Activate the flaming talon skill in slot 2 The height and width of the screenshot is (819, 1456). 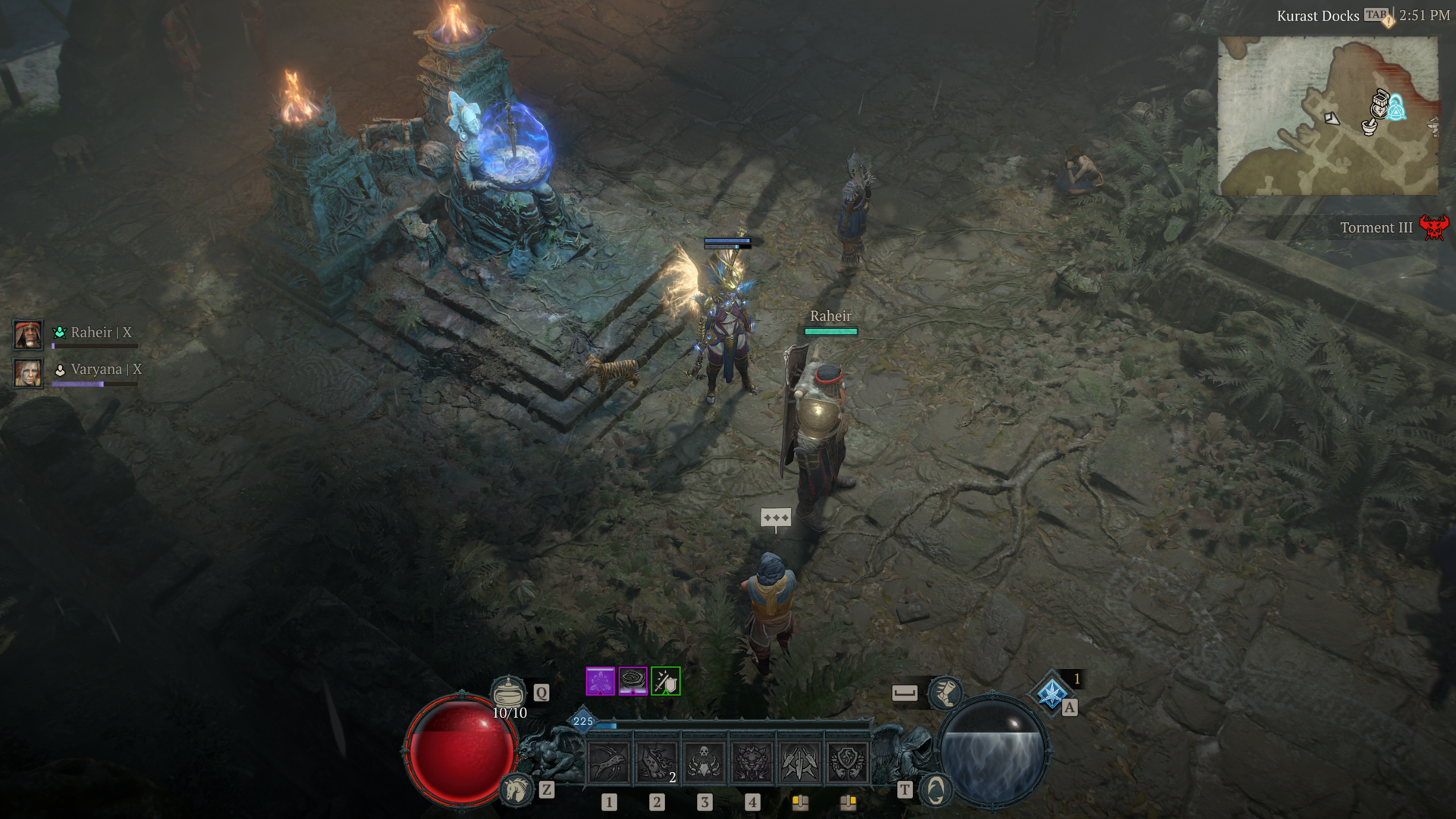point(657,761)
